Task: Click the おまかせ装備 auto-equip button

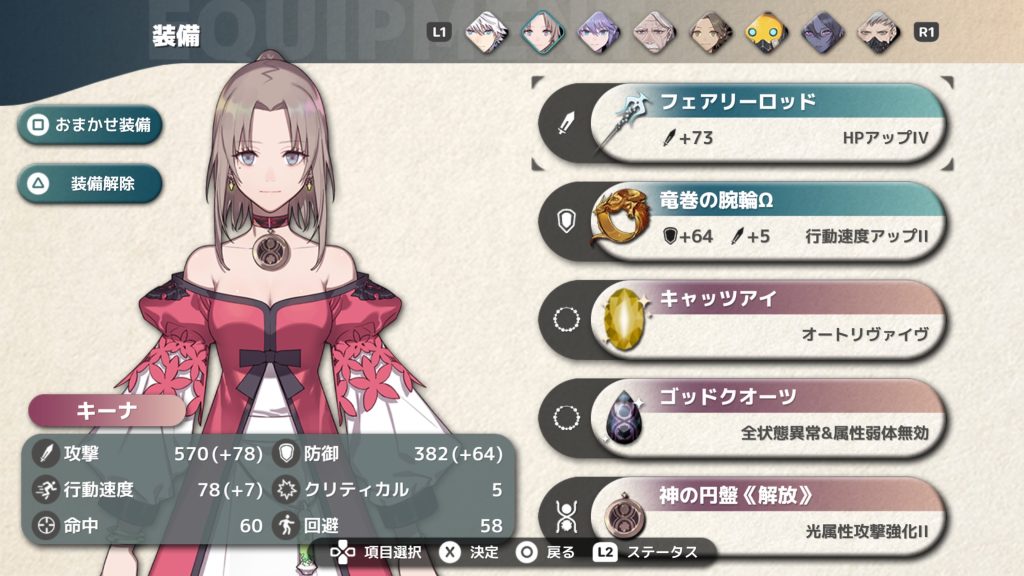Action: 89,125
